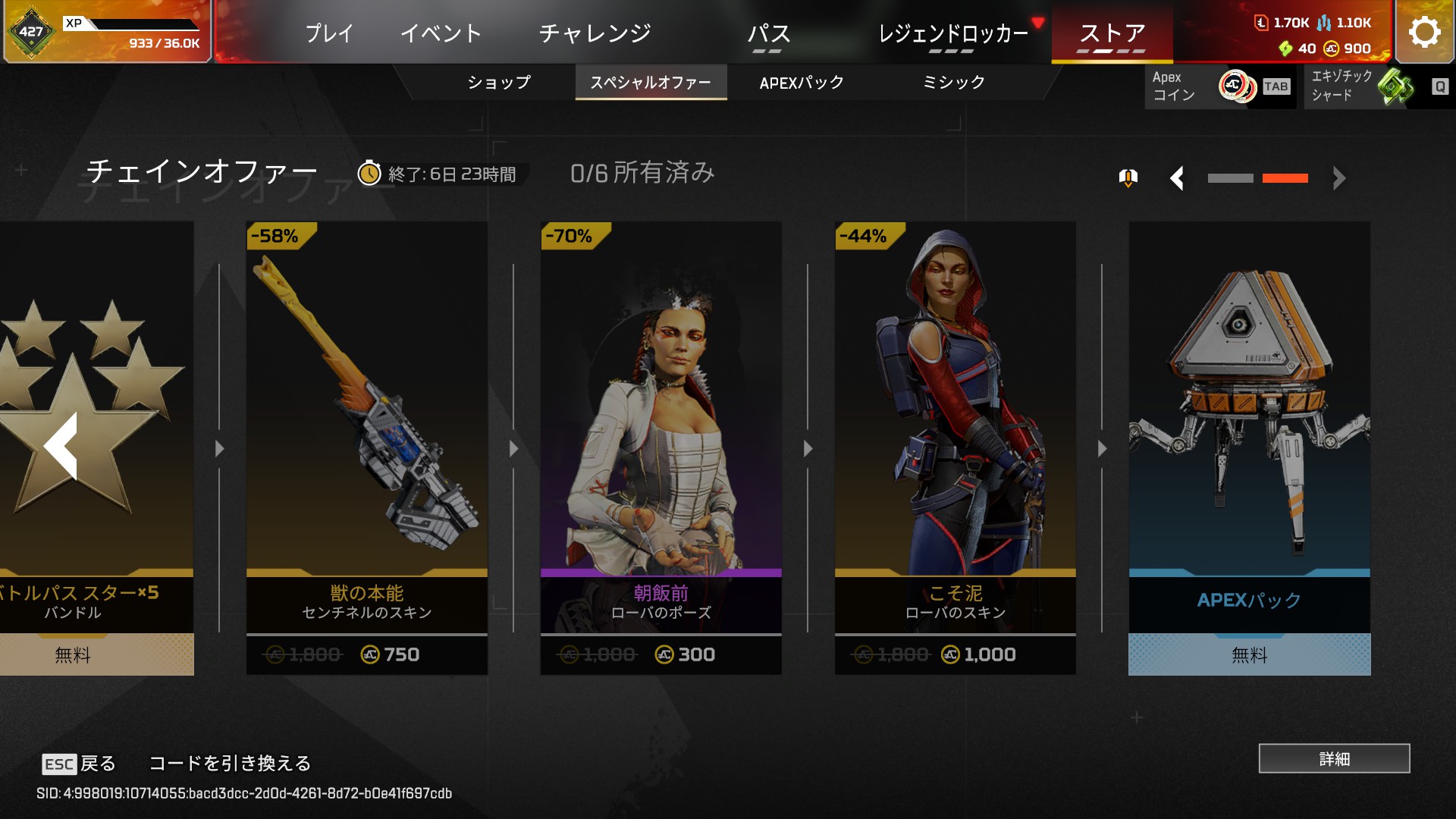Go to the チャレンジ tab
The height and width of the screenshot is (819, 1456).
click(595, 33)
